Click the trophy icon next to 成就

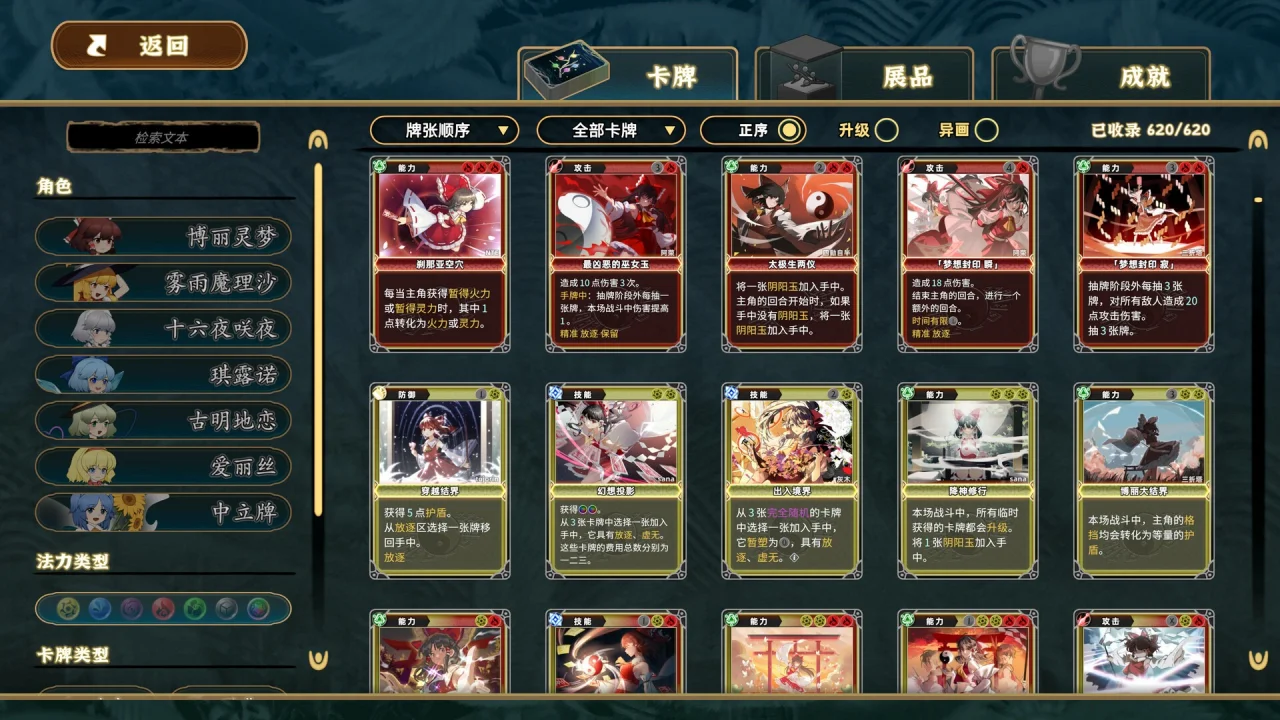click(x=1046, y=65)
